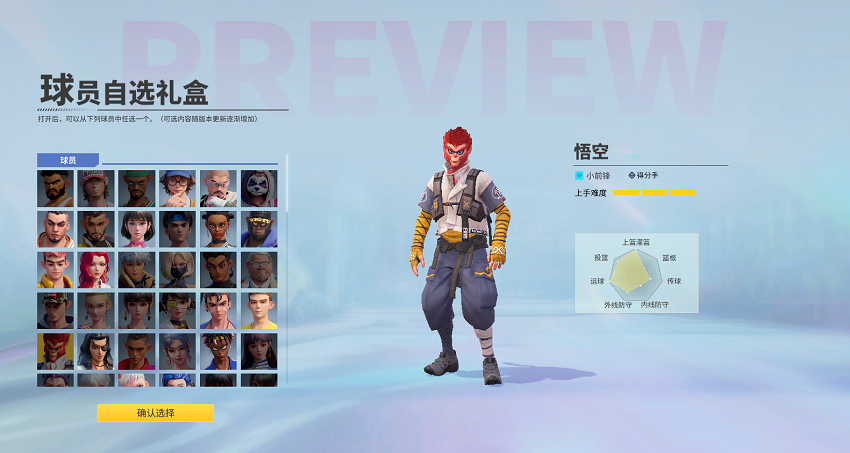Select the Wukong red monkey portrait
The height and width of the screenshot is (453, 850).
pyautogui.click(x=56, y=351)
